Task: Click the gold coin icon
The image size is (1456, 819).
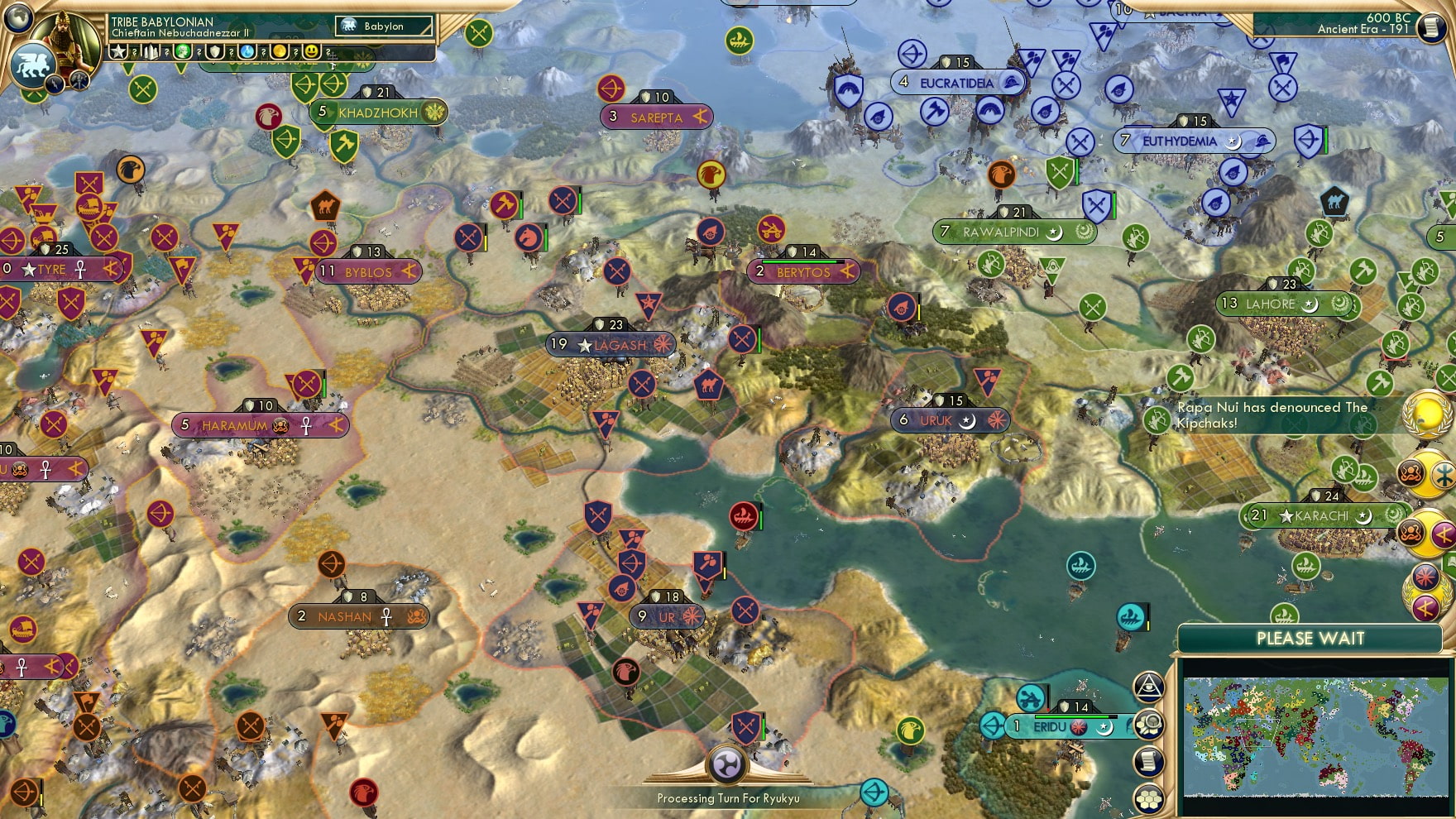Action: (280, 52)
